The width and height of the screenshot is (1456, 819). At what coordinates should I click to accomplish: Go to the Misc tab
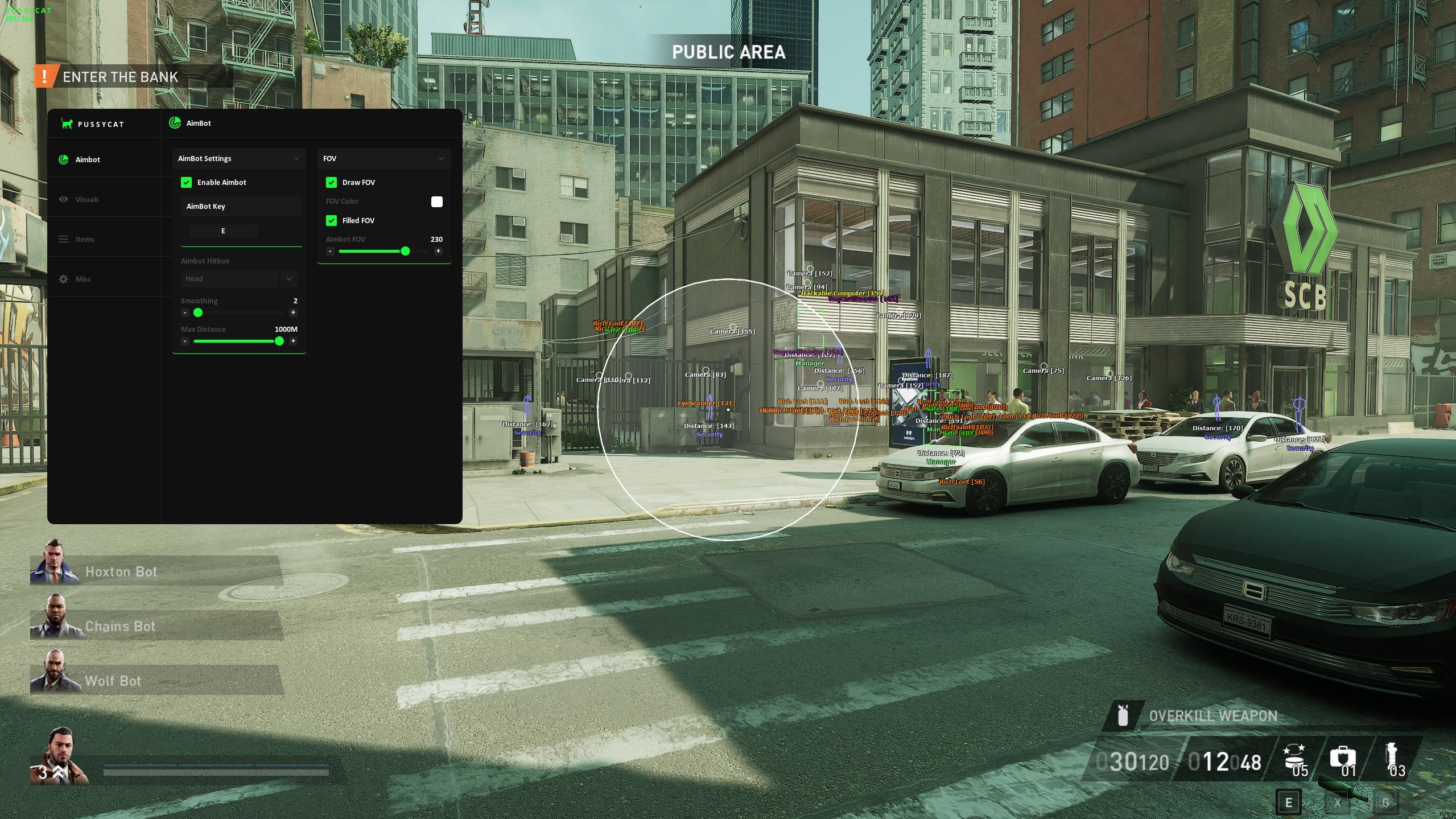(x=83, y=279)
